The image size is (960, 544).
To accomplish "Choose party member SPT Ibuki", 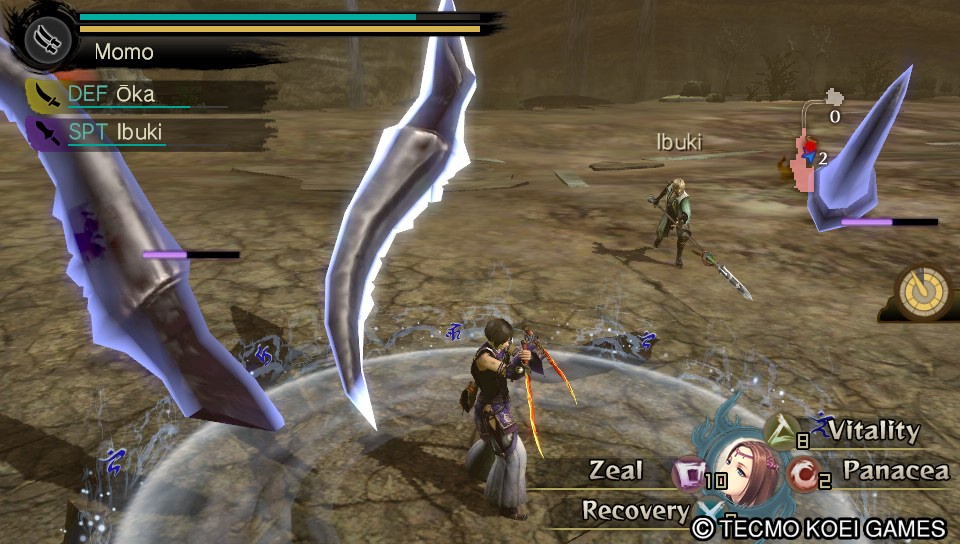I will [43, 132].
